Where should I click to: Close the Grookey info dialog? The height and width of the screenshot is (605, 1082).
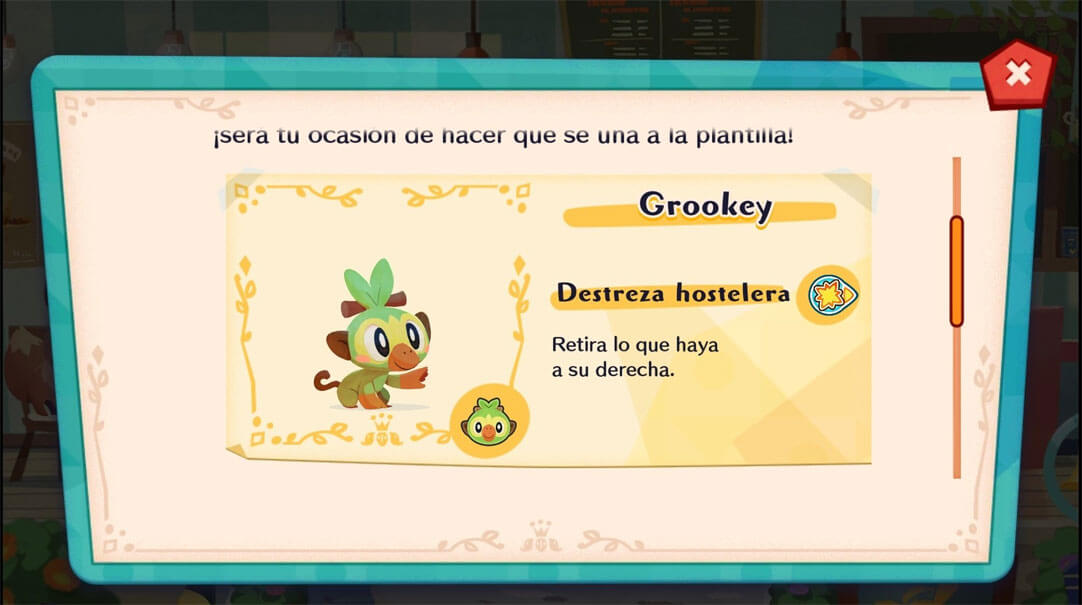pos(1017,74)
